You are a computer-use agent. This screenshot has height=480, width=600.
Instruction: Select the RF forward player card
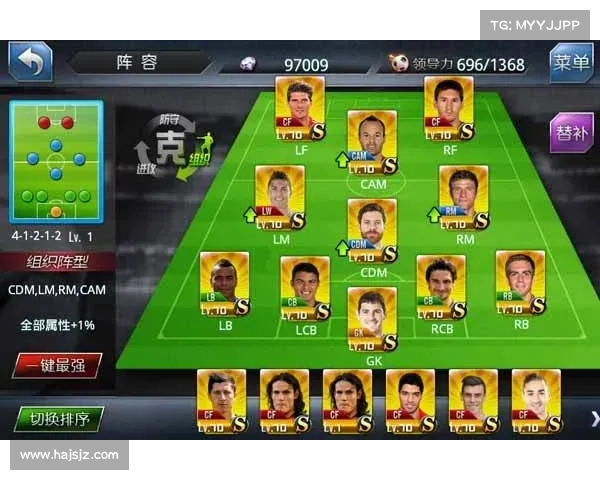point(449,107)
